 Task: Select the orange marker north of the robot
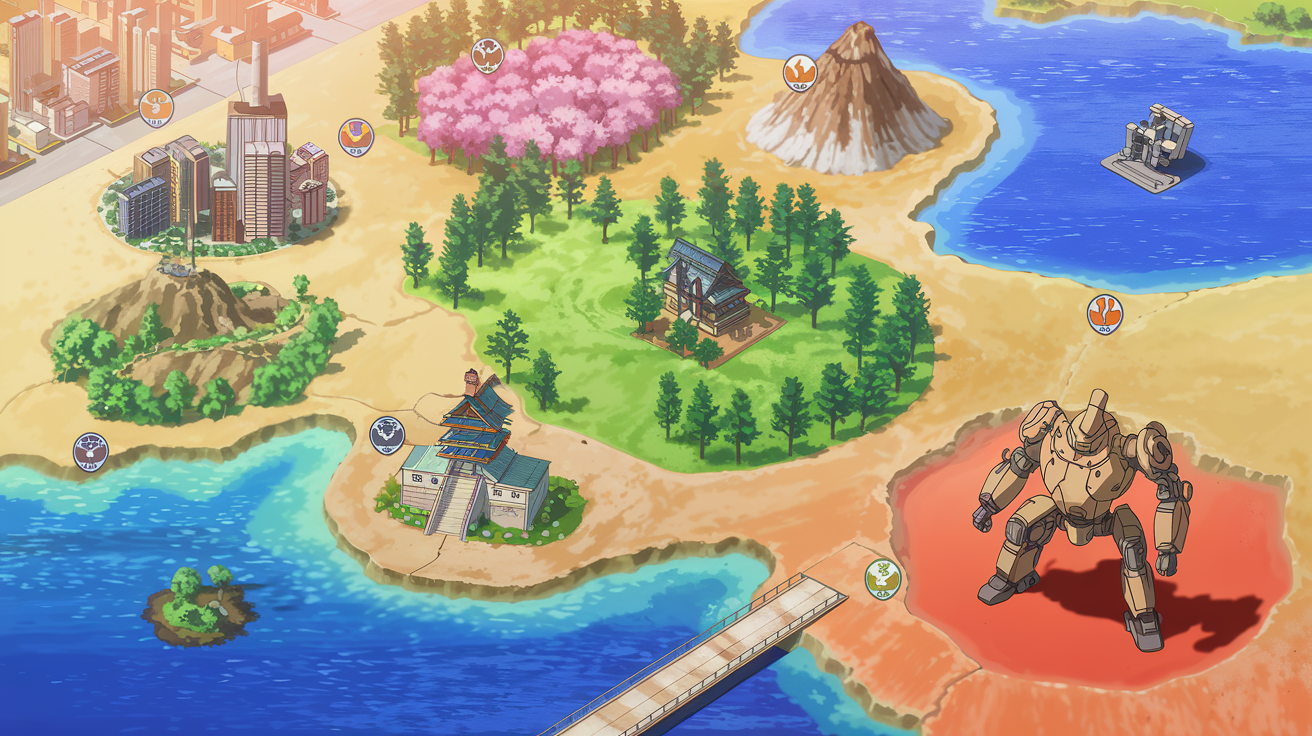(x=1104, y=313)
